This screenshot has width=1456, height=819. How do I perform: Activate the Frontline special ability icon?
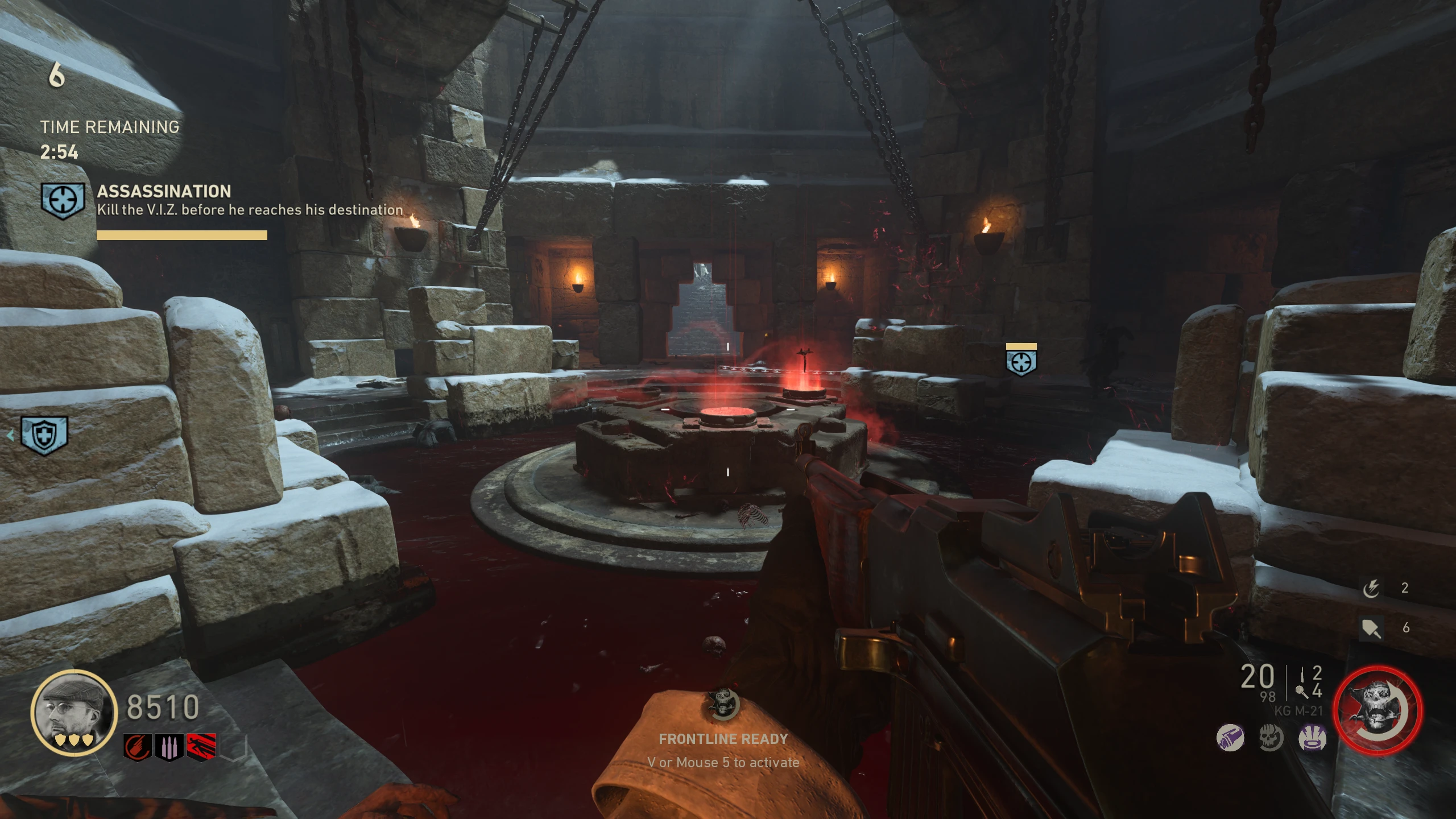point(1377,711)
